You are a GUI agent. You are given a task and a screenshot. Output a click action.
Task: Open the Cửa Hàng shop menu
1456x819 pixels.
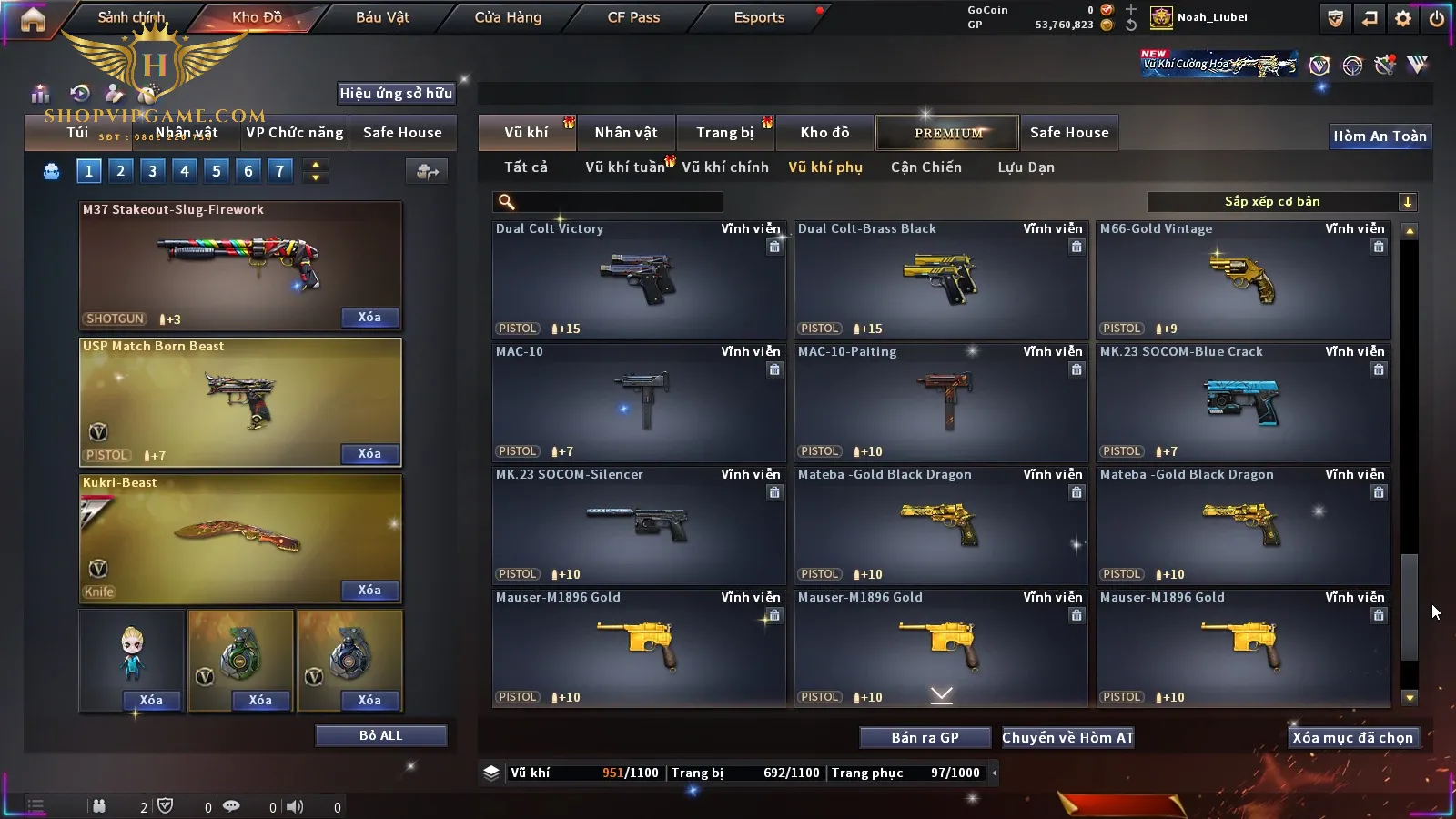[508, 17]
